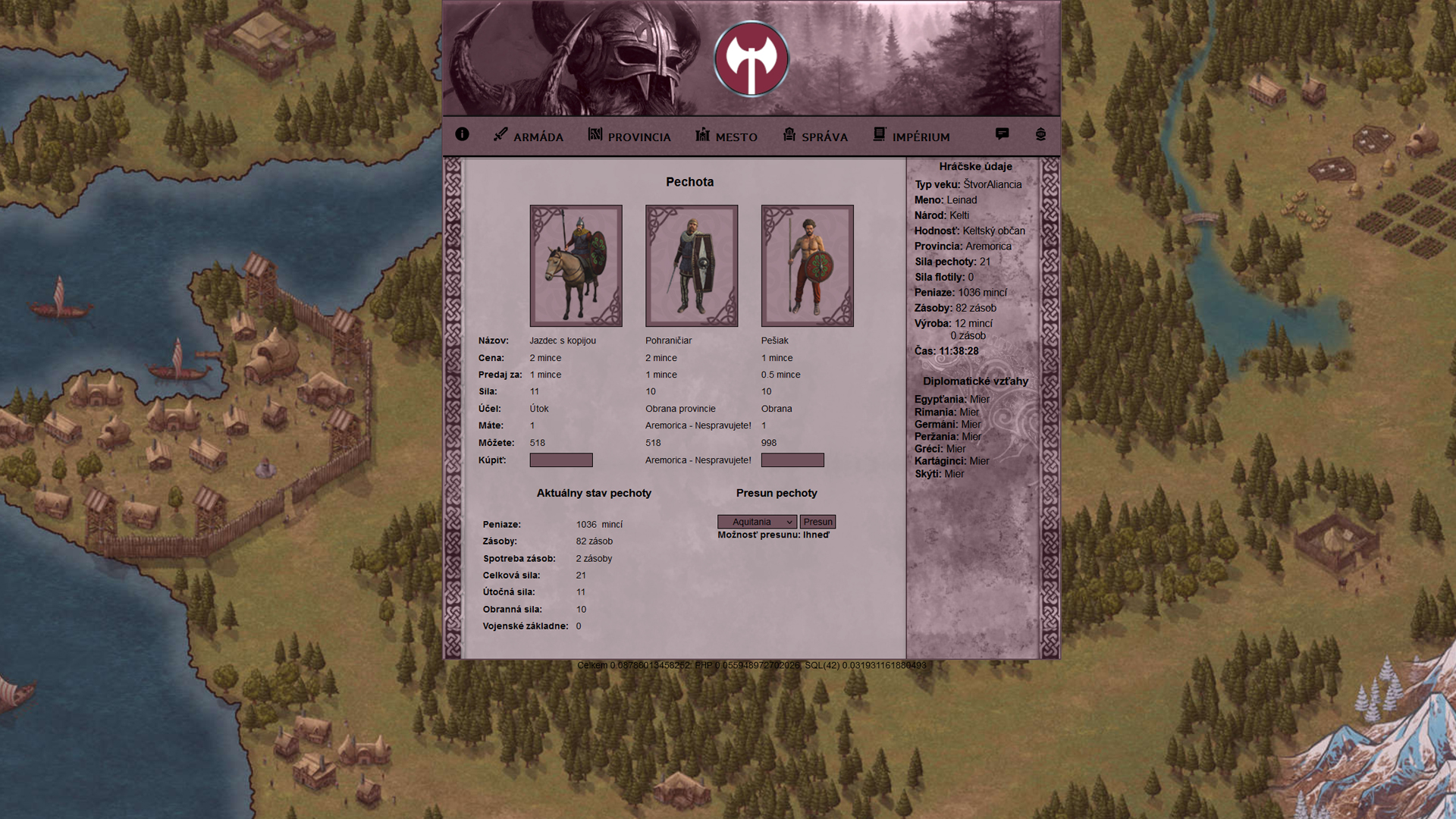Open the chat messages icon
Screen dimensions: 1456x819
pos(1002,134)
